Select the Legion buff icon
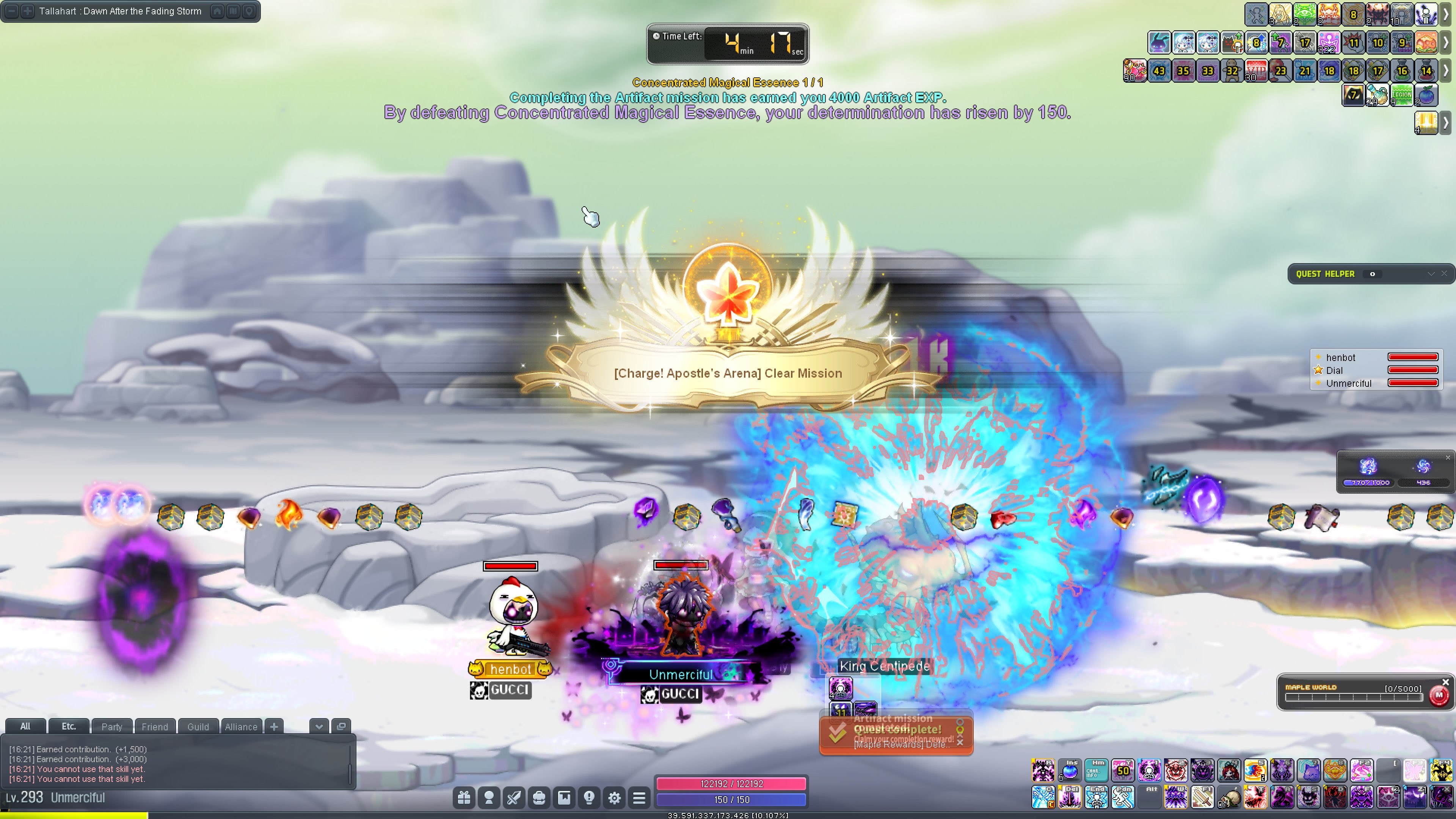 click(1402, 95)
